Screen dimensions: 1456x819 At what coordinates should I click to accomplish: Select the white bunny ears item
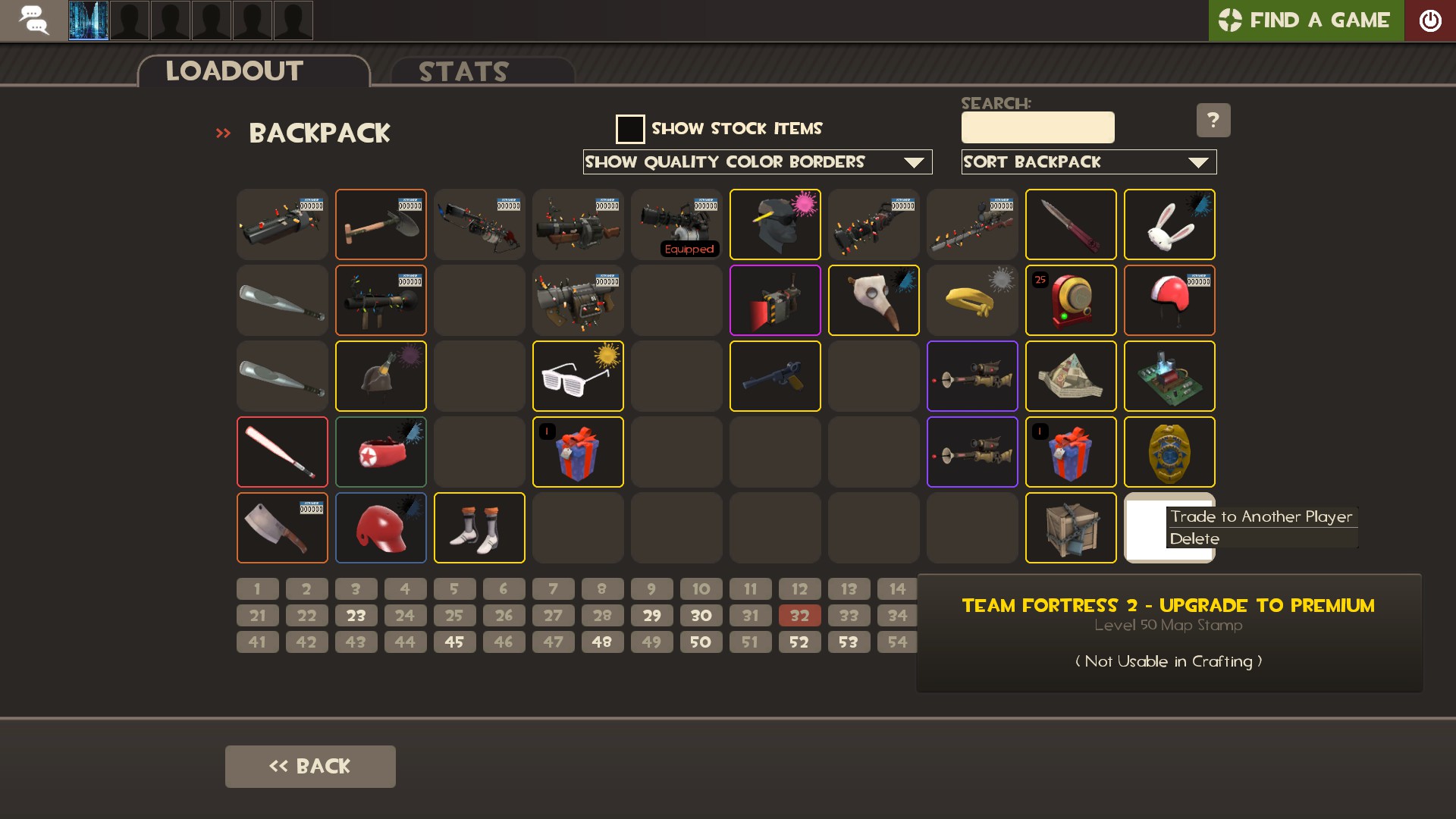point(1169,225)
